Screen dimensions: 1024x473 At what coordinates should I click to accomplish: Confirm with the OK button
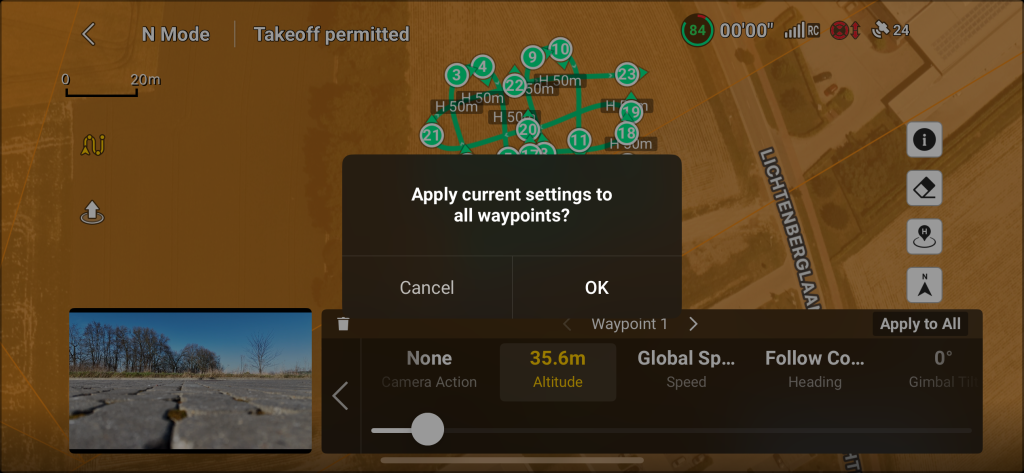tap(596, 287)
